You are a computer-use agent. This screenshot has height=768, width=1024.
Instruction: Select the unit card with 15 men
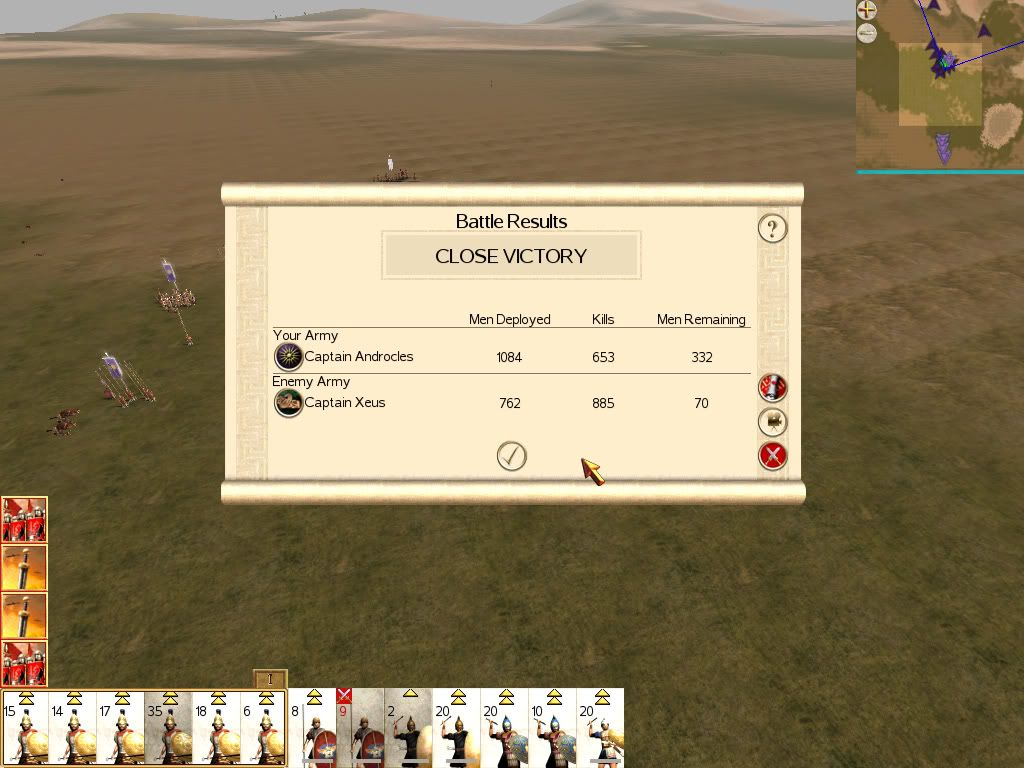pos(25,728)
